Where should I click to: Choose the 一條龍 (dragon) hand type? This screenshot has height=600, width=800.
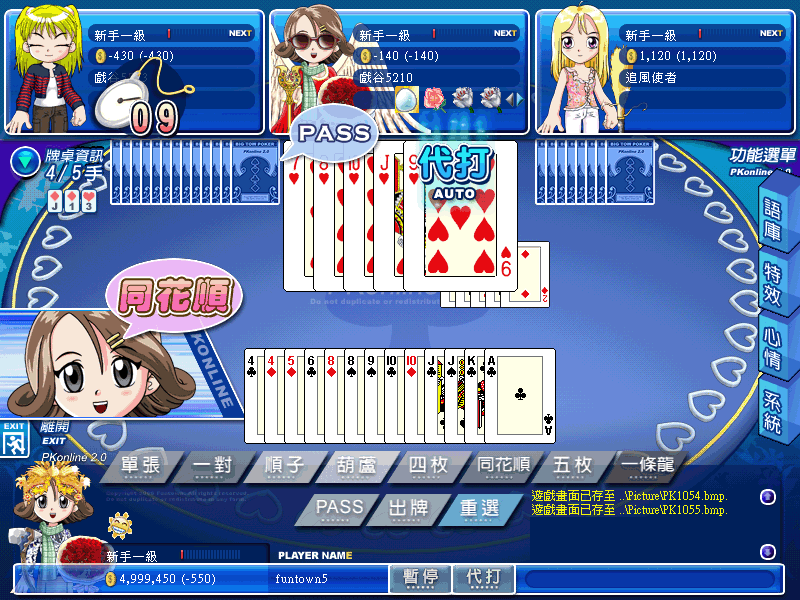click(x=645, y=467)
